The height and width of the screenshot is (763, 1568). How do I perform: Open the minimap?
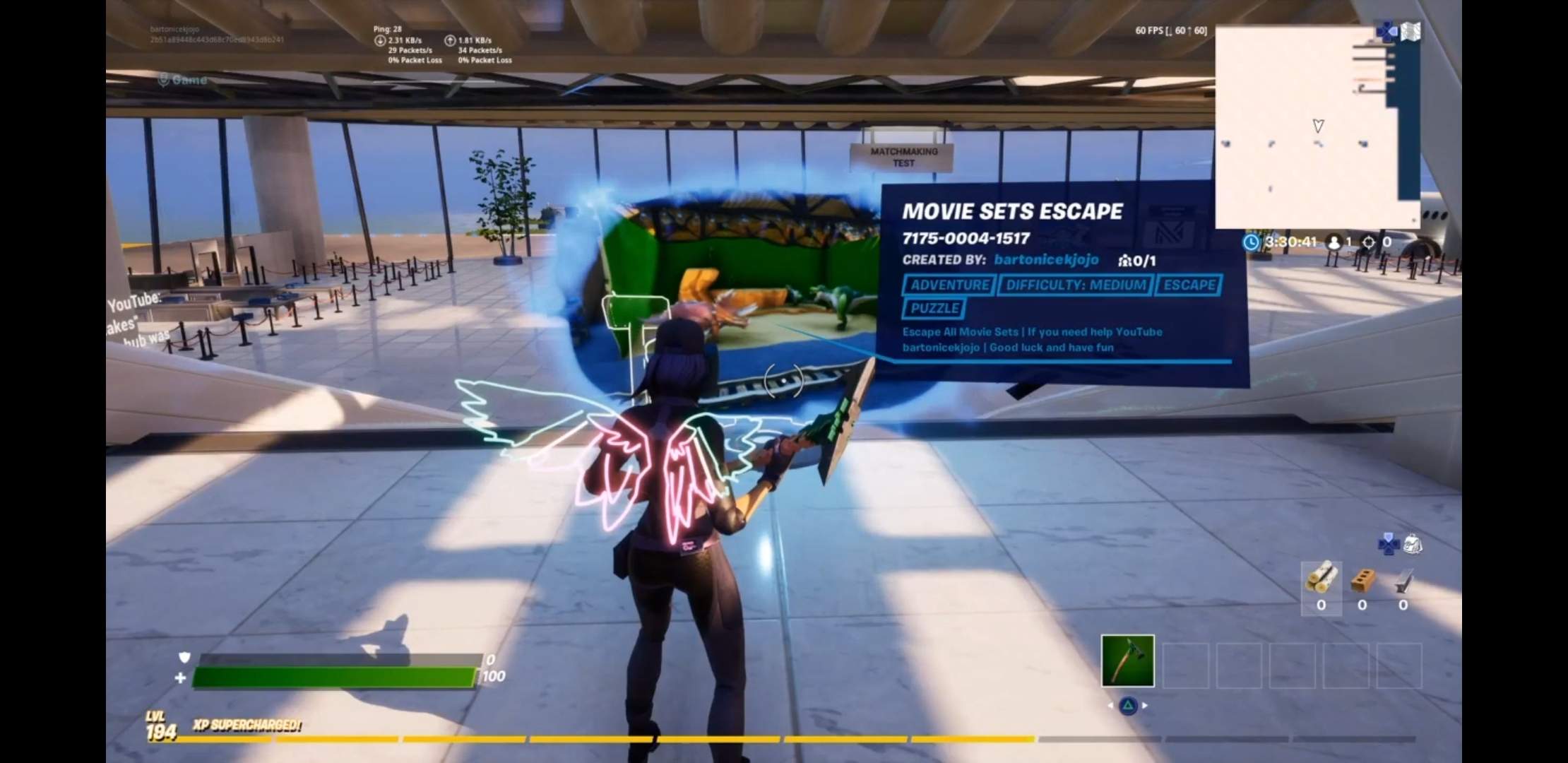click(1307, 127)
